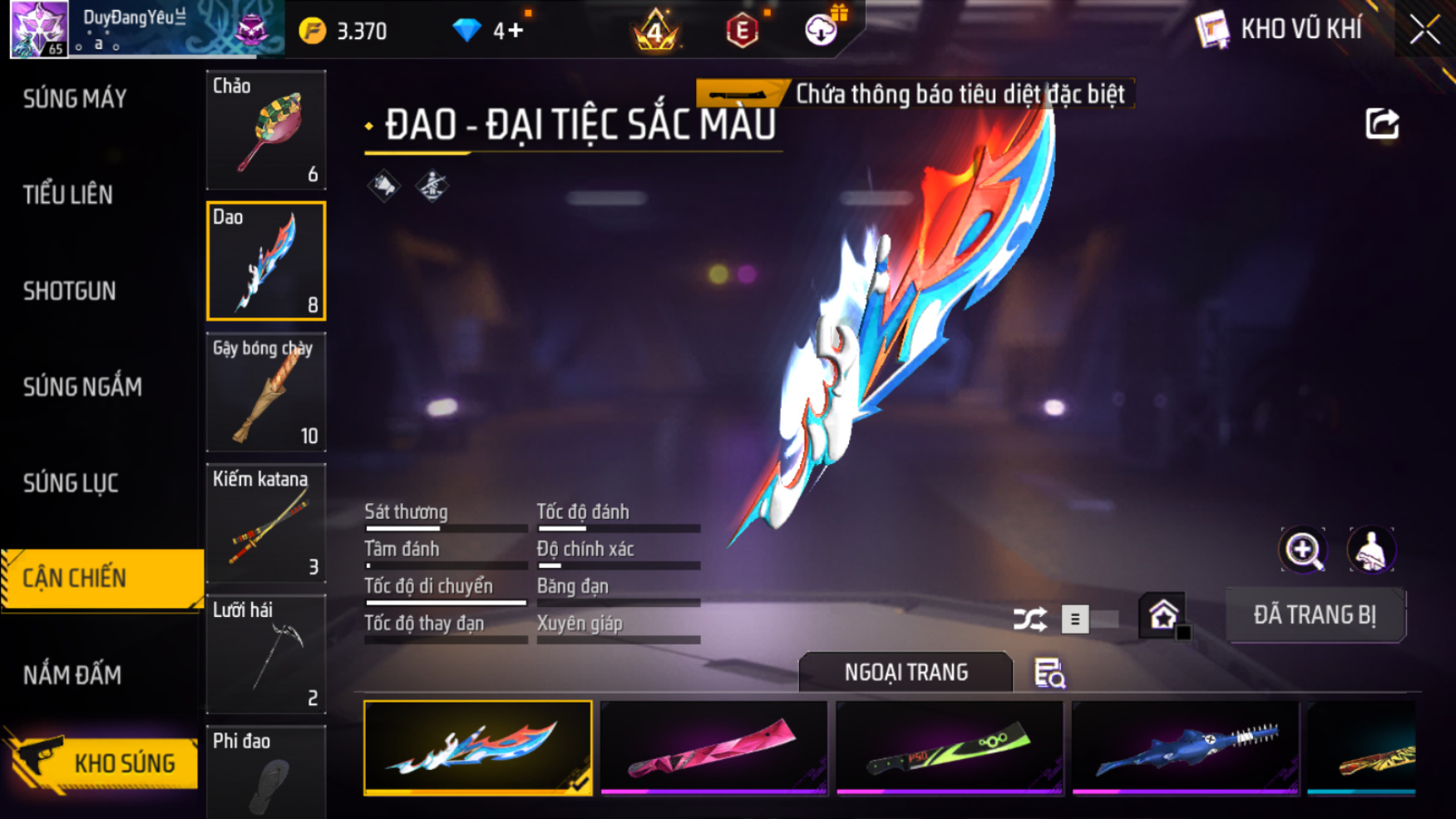Select the Lưỡi hái scythe

[x=266, y=654]
